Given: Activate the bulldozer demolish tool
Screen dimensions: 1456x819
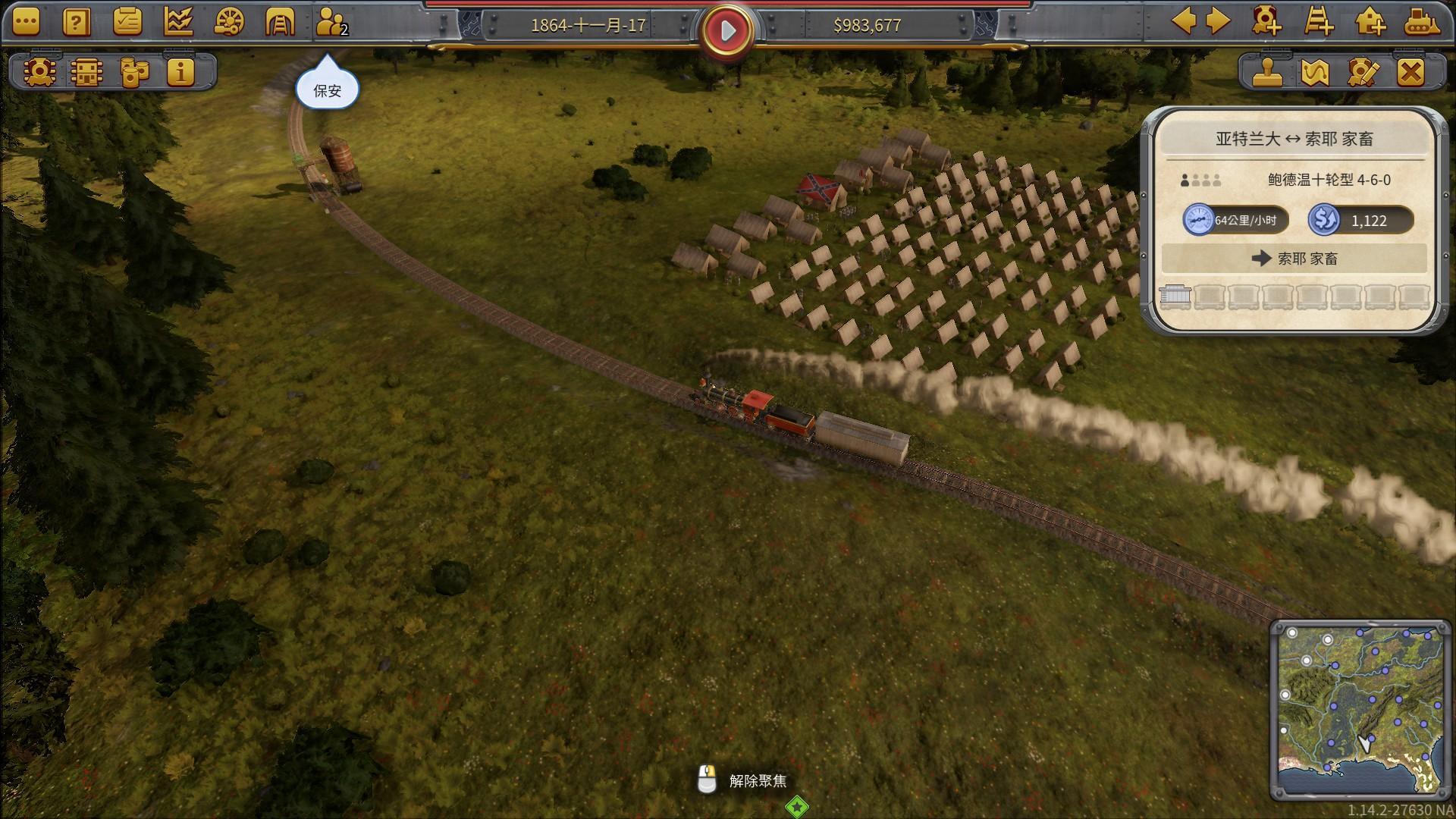Looking at the screenshot, I should point(1422,21).
